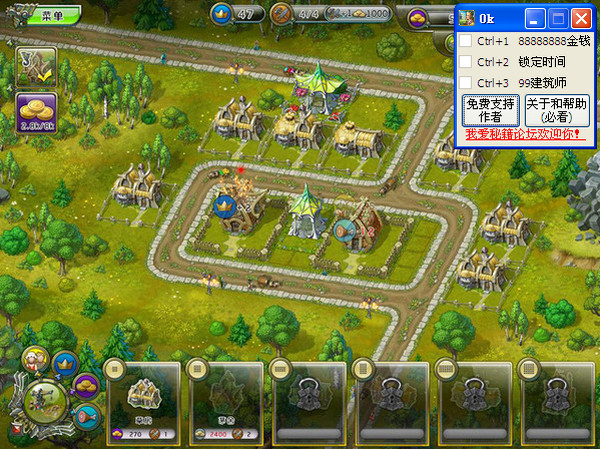Toggle the Ctrl+2 锁定时间 checkbox
Image resolution: width=600 pixels, height=449 pixels.
465,62
